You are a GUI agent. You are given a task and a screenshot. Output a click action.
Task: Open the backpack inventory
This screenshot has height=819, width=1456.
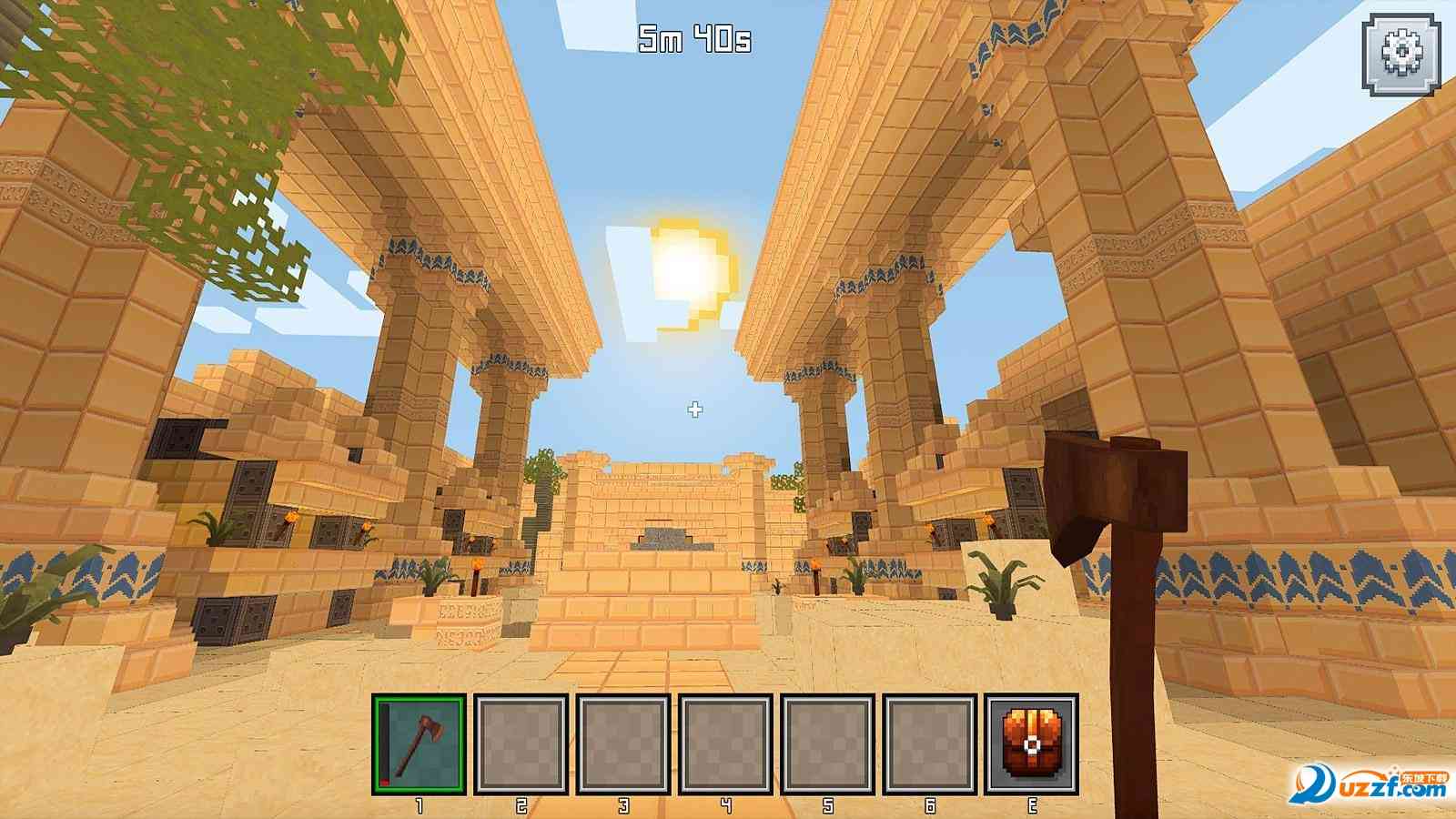tap(1032, 743)
